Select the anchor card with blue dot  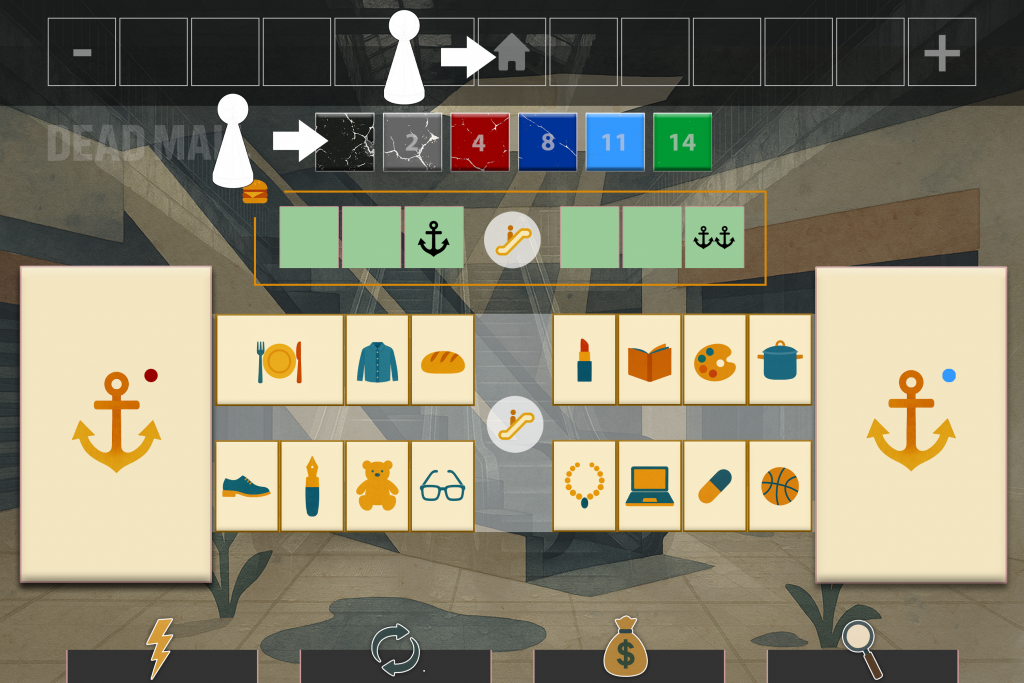pos(910,423)
